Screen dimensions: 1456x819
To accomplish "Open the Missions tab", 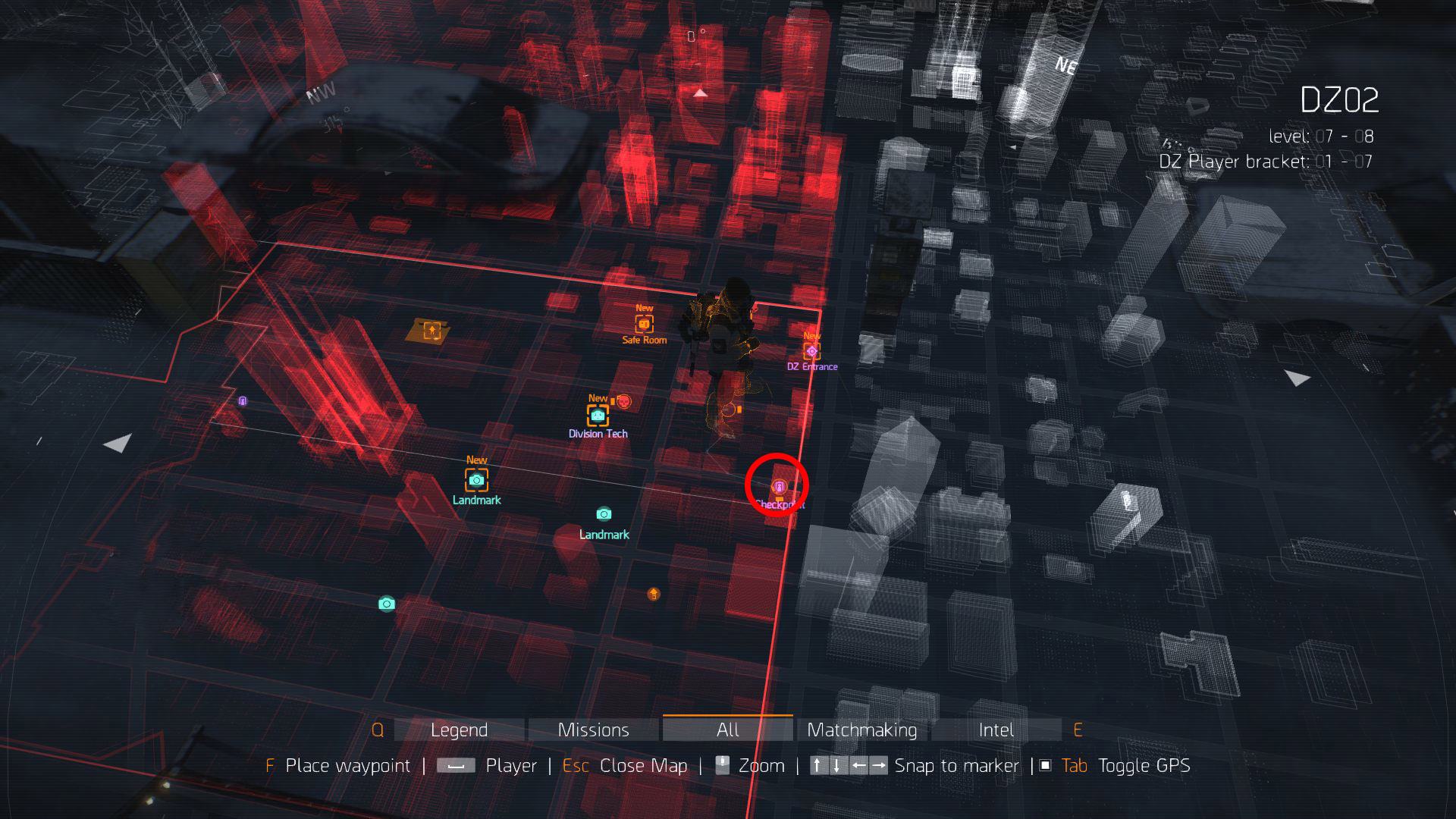I will click(593, 730).
